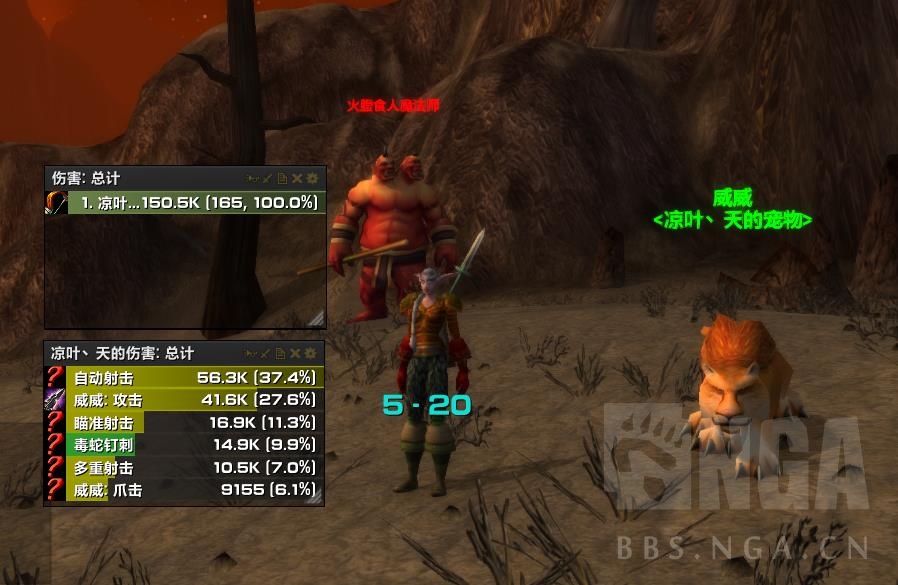Viewport: 898px width, 585px height.
Task: Open gear settings of 凉叶、天的伤害 window
Action: [312, 353]
